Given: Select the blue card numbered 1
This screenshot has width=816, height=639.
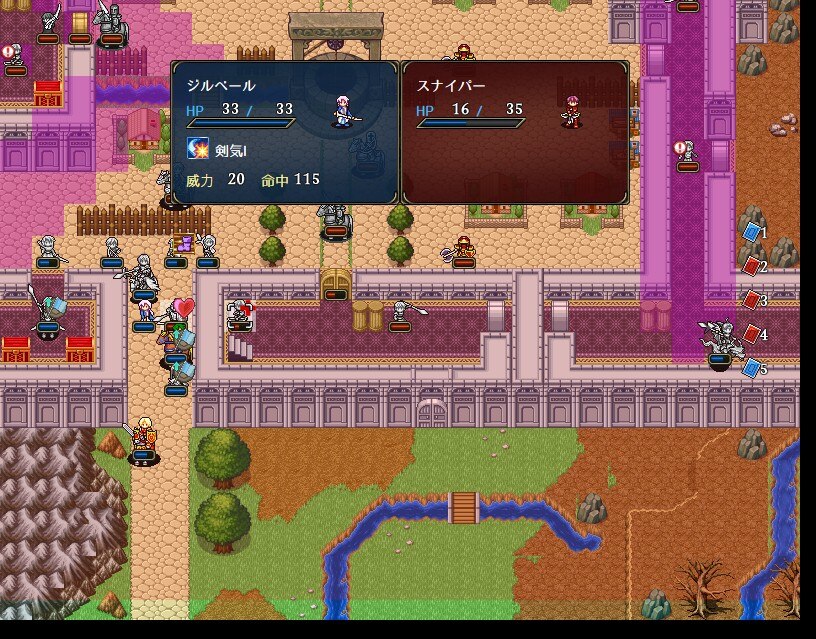Looking at the screenshot, I should point(752,232).
